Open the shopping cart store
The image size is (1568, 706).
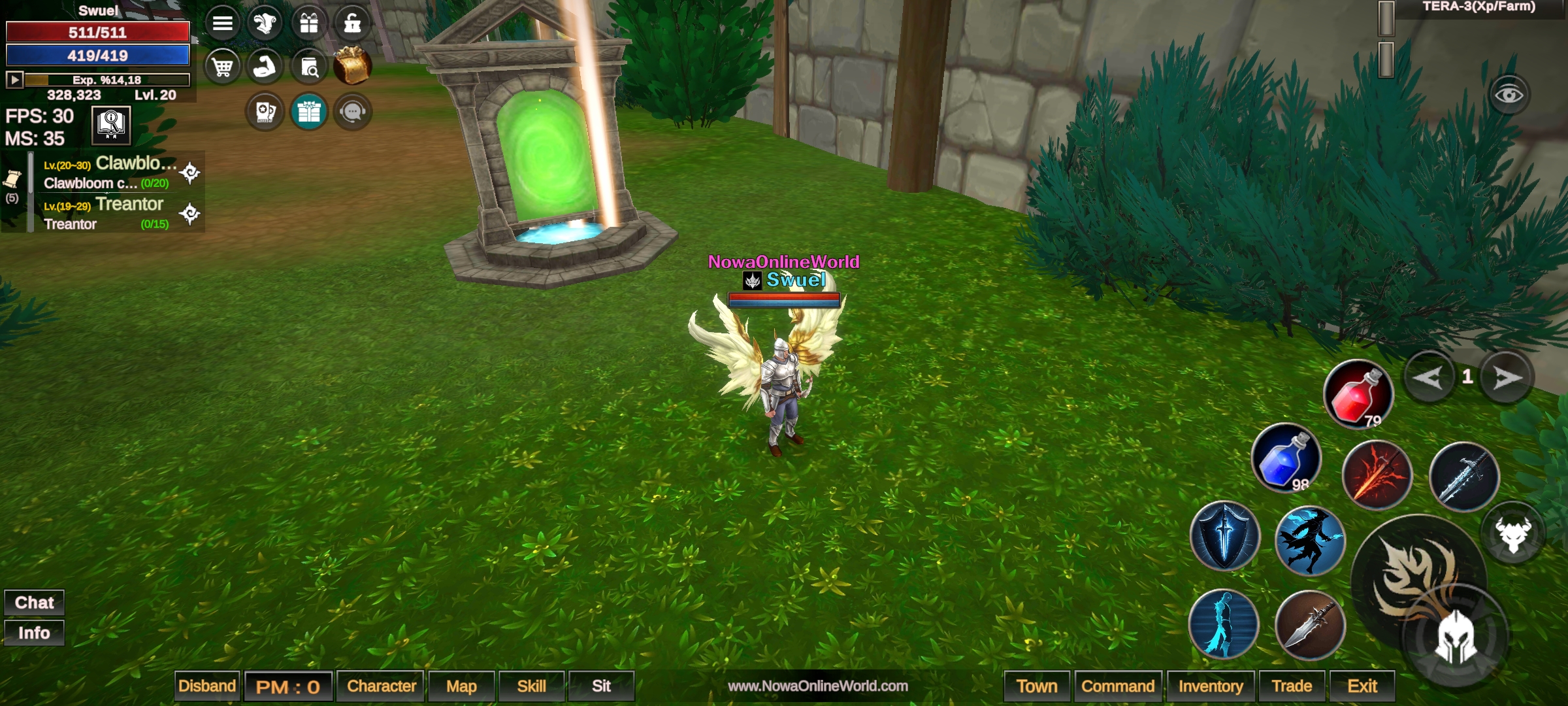tap(223, 67)
